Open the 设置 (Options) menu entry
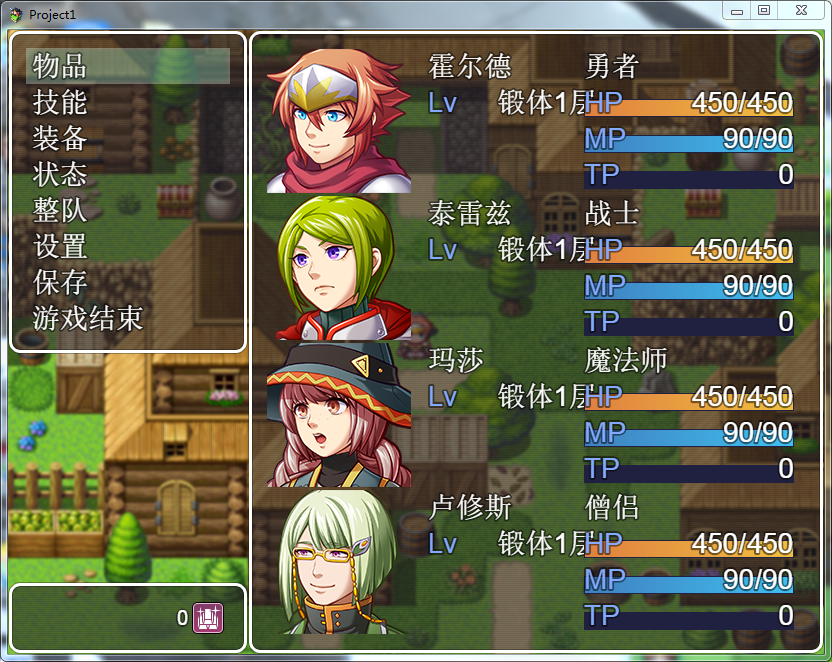 [x=128, y=246]
